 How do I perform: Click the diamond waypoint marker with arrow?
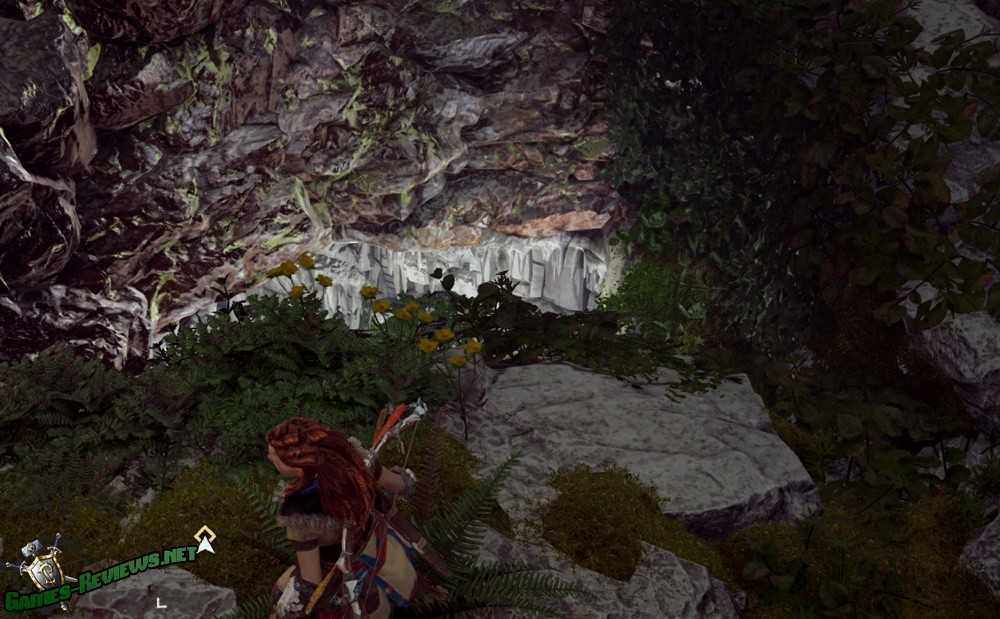click(x=205, y=539)
